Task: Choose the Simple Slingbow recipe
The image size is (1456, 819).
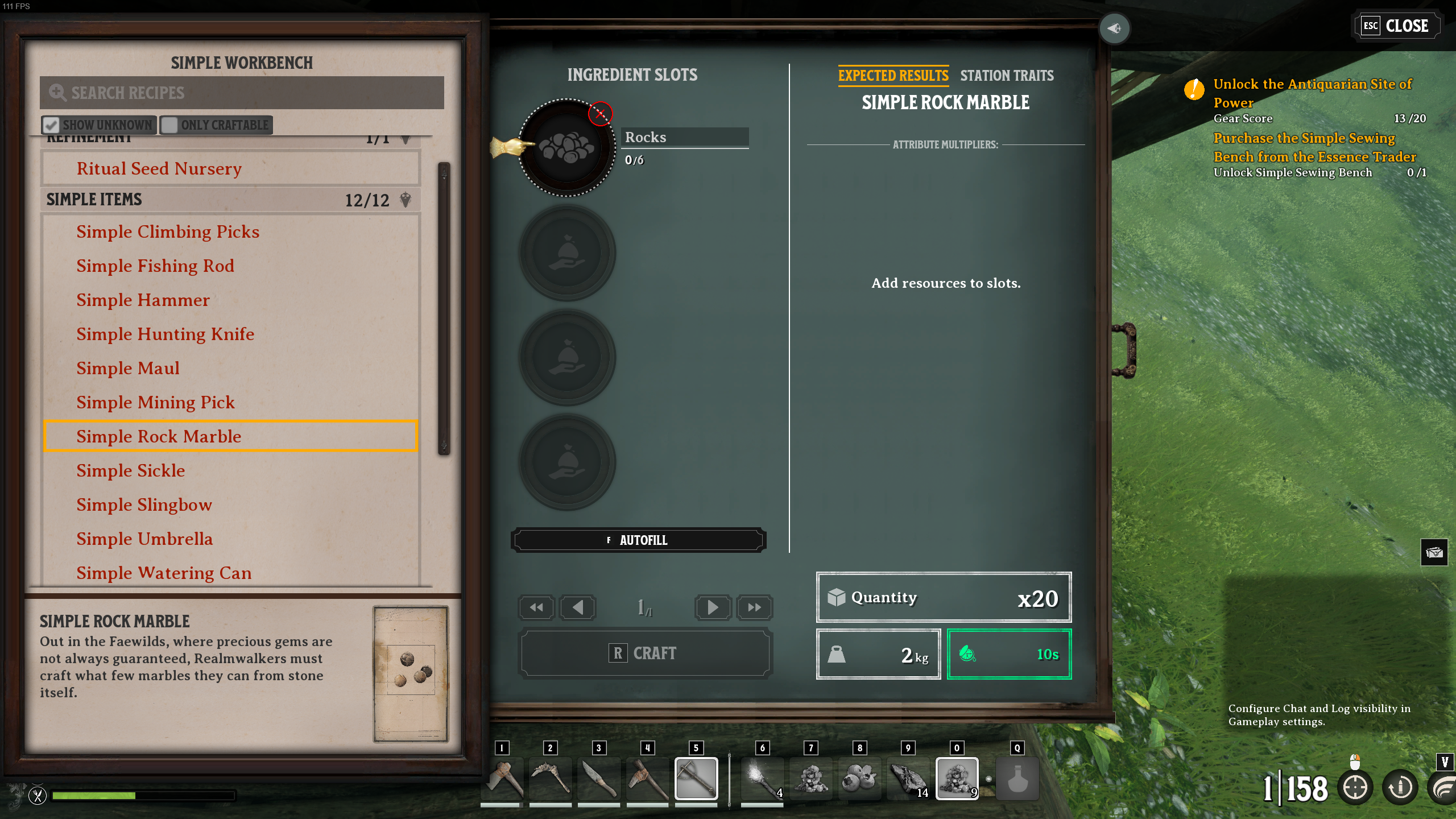Action: [x=144, y=505]
